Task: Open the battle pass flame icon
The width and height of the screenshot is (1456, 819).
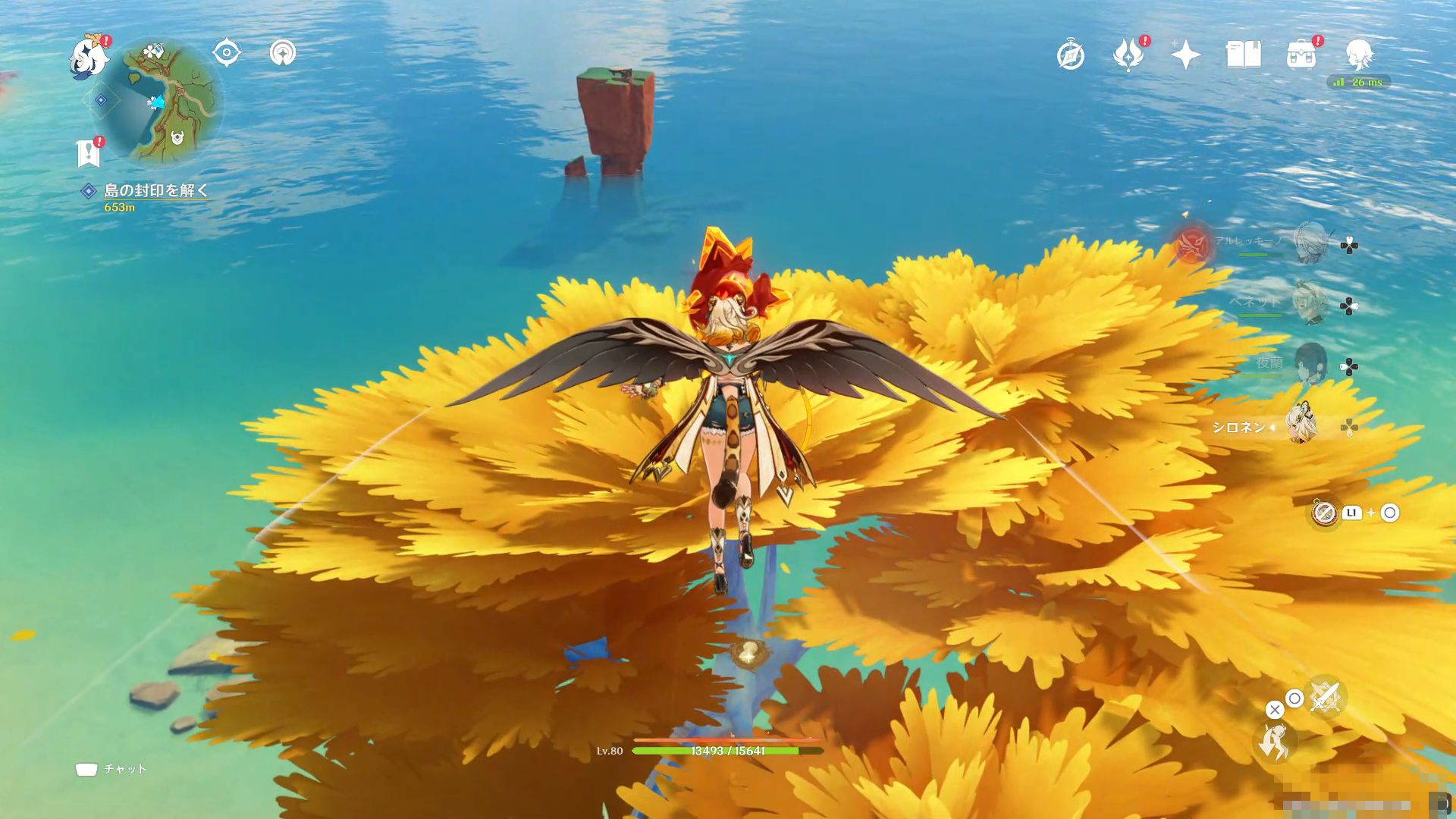Action: point(1128,55)
